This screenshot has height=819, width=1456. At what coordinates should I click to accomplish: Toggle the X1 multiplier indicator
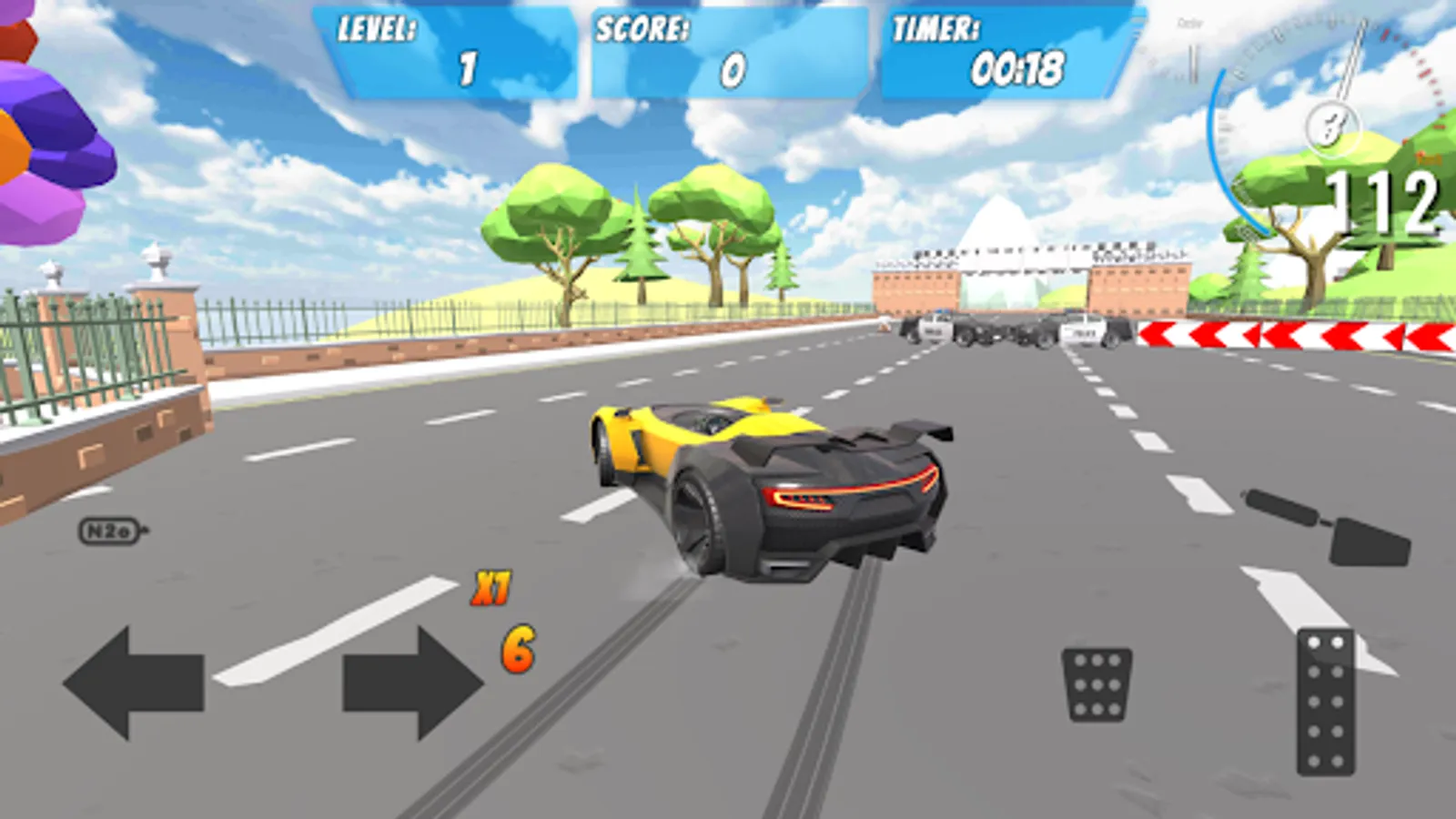[x=492, y=587]
